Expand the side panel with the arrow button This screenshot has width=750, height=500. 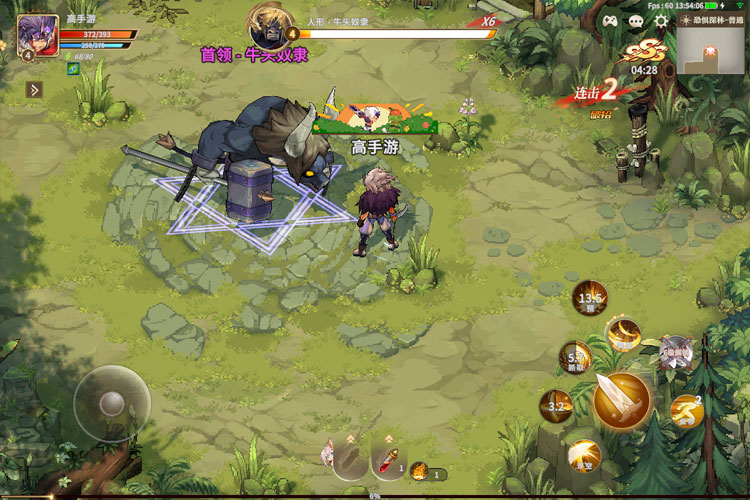[34, 90]
